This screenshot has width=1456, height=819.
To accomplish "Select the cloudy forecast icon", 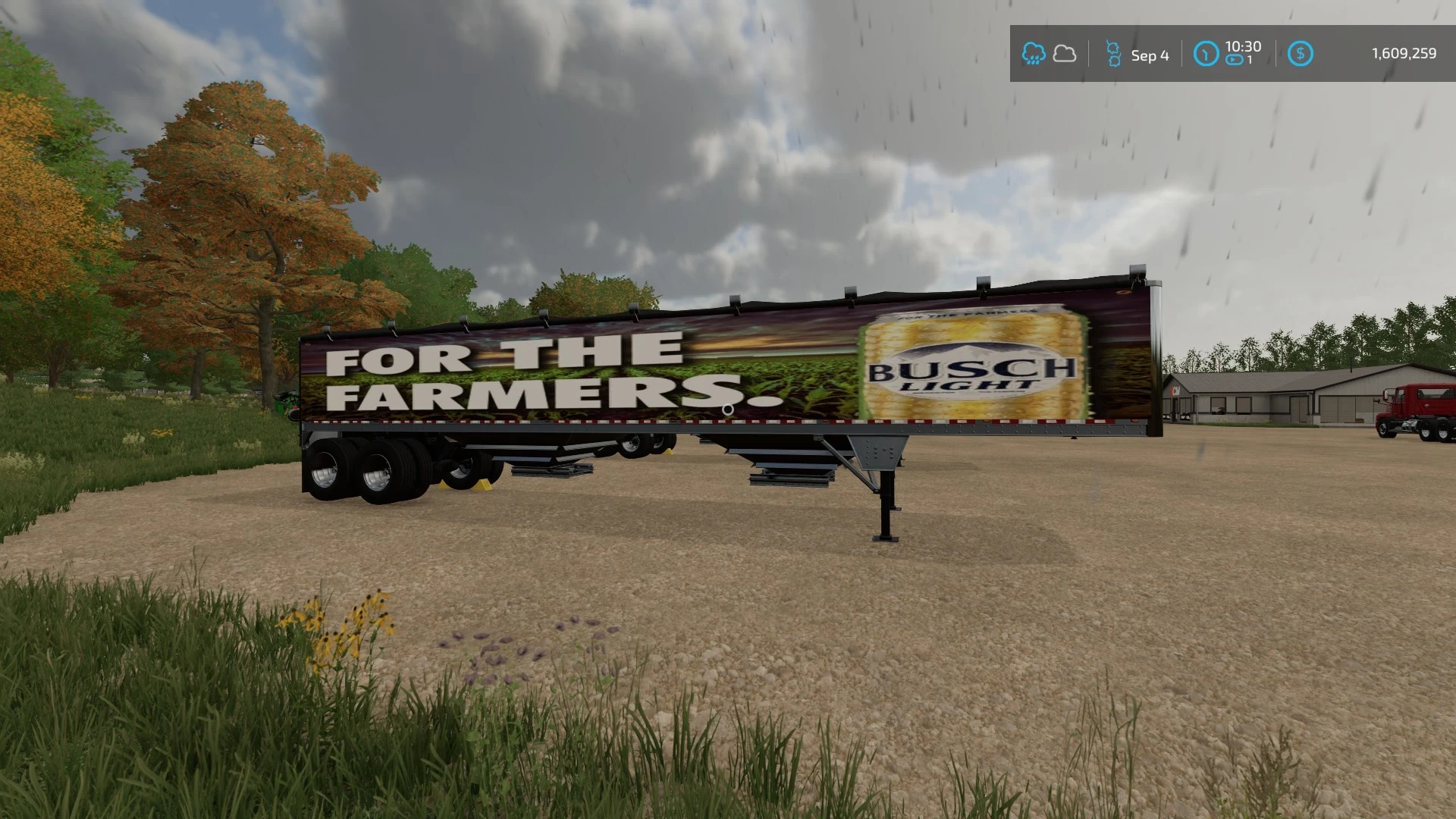I will point(1065,53).
